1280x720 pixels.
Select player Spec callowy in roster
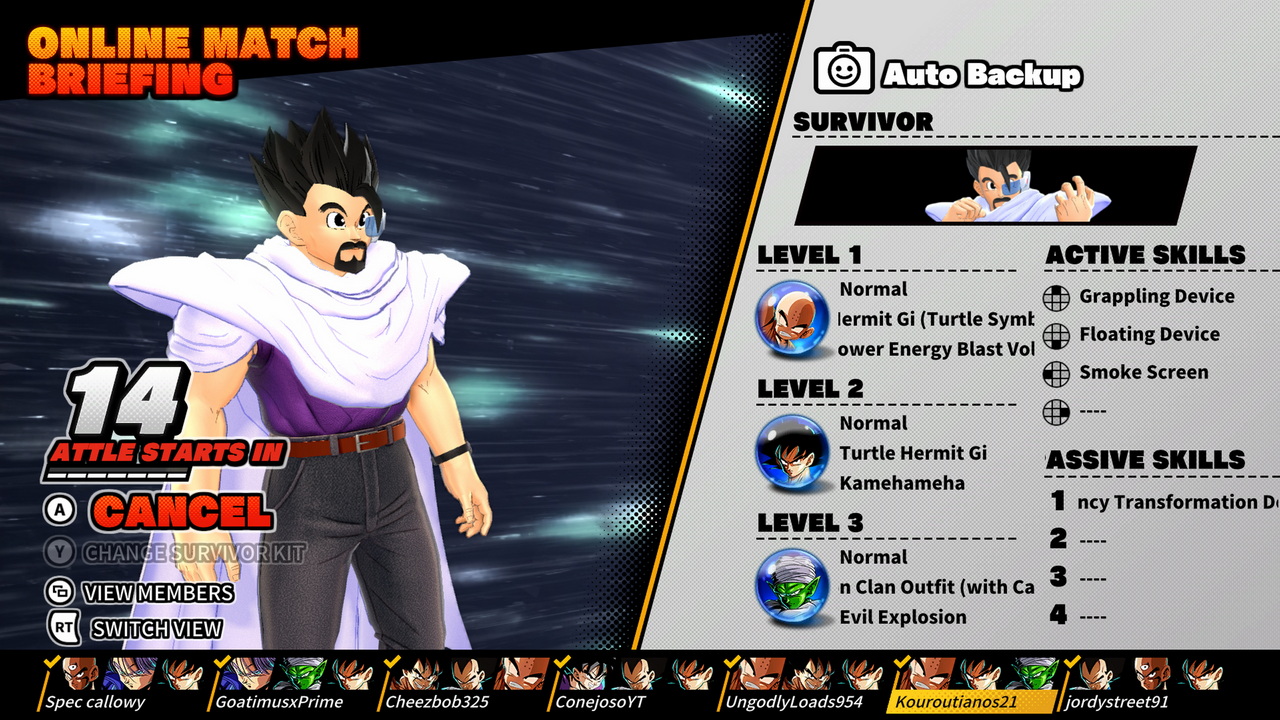(x=95, y=701)
